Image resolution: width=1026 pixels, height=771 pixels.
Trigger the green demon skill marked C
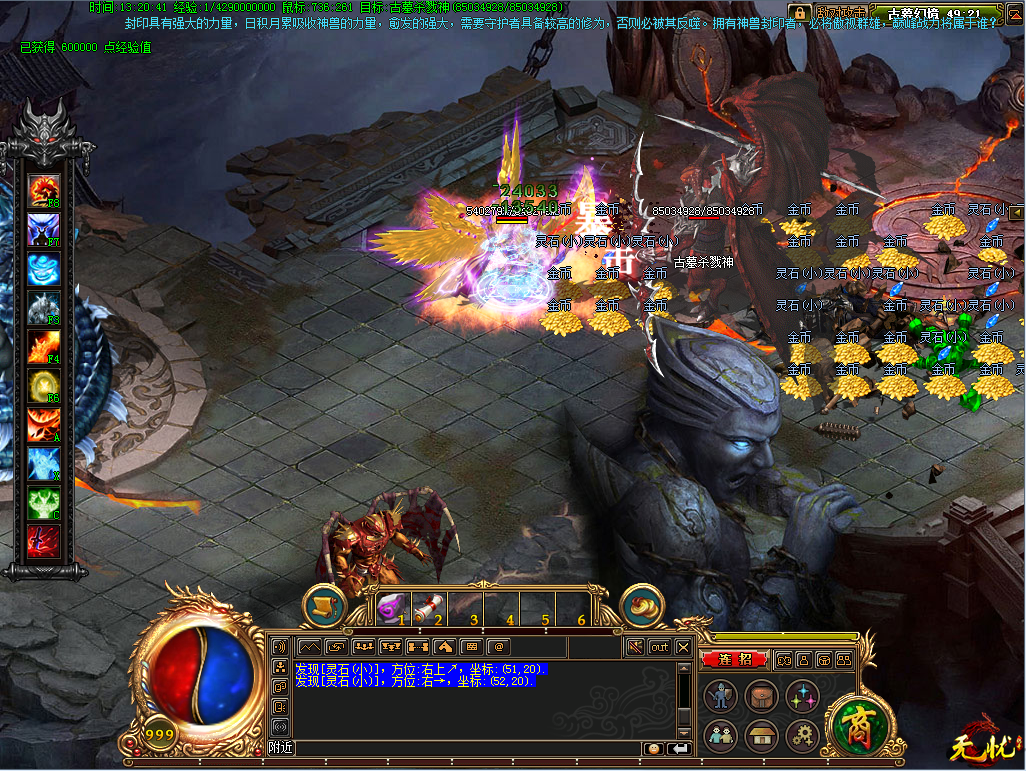(x=43, y=502)
